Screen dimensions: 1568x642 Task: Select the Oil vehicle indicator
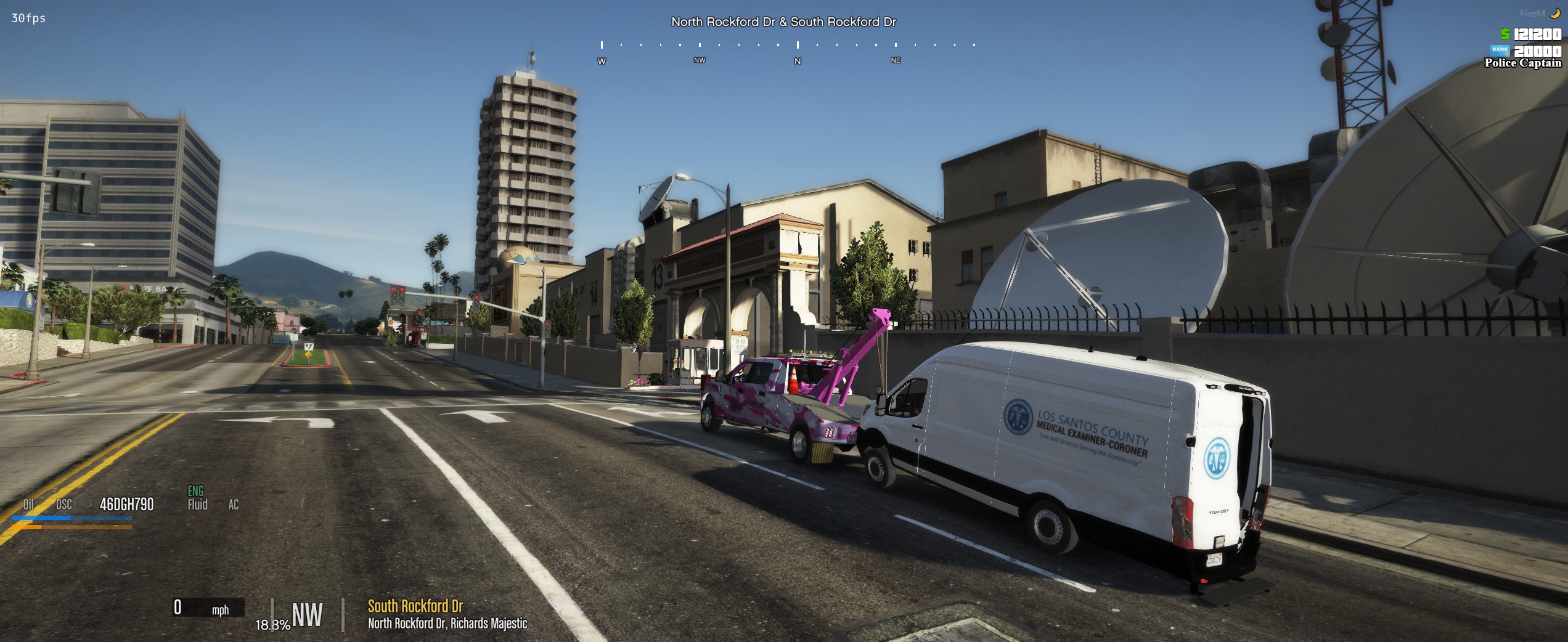[28, 505]
